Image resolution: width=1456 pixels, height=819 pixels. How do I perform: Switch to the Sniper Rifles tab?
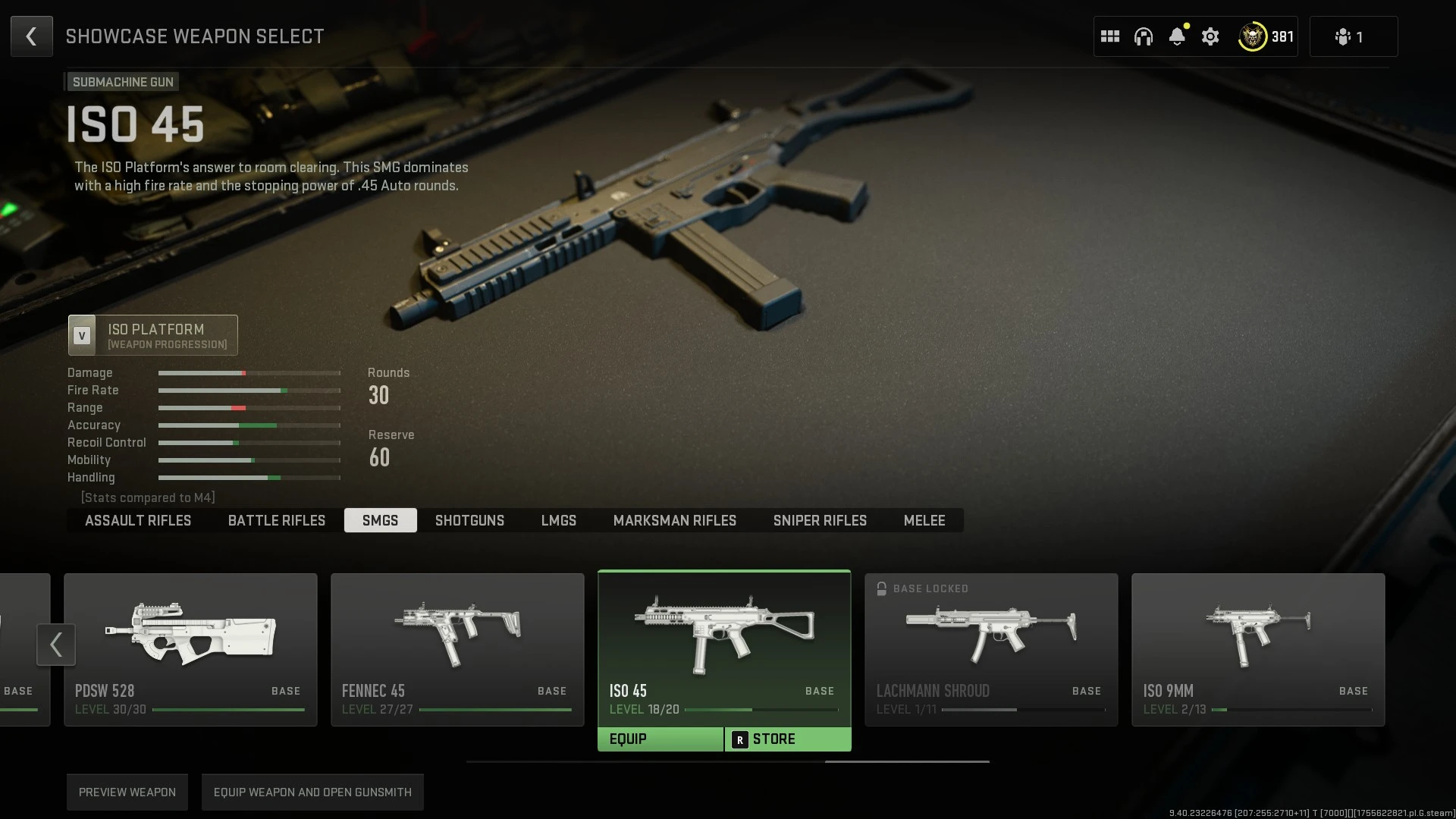[x=820, y=520]
